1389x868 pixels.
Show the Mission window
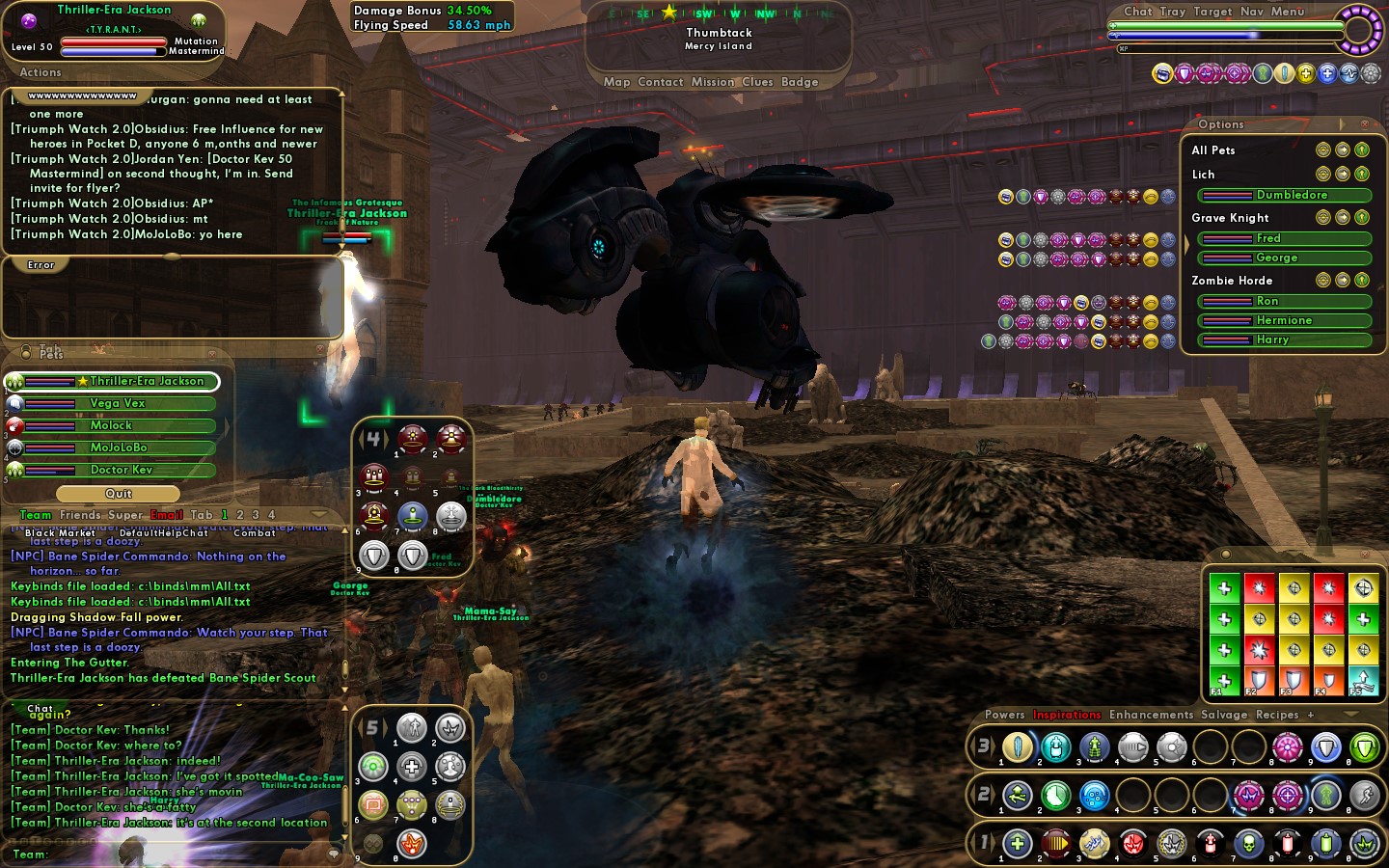pyautogui.click(x=712, y=82)
